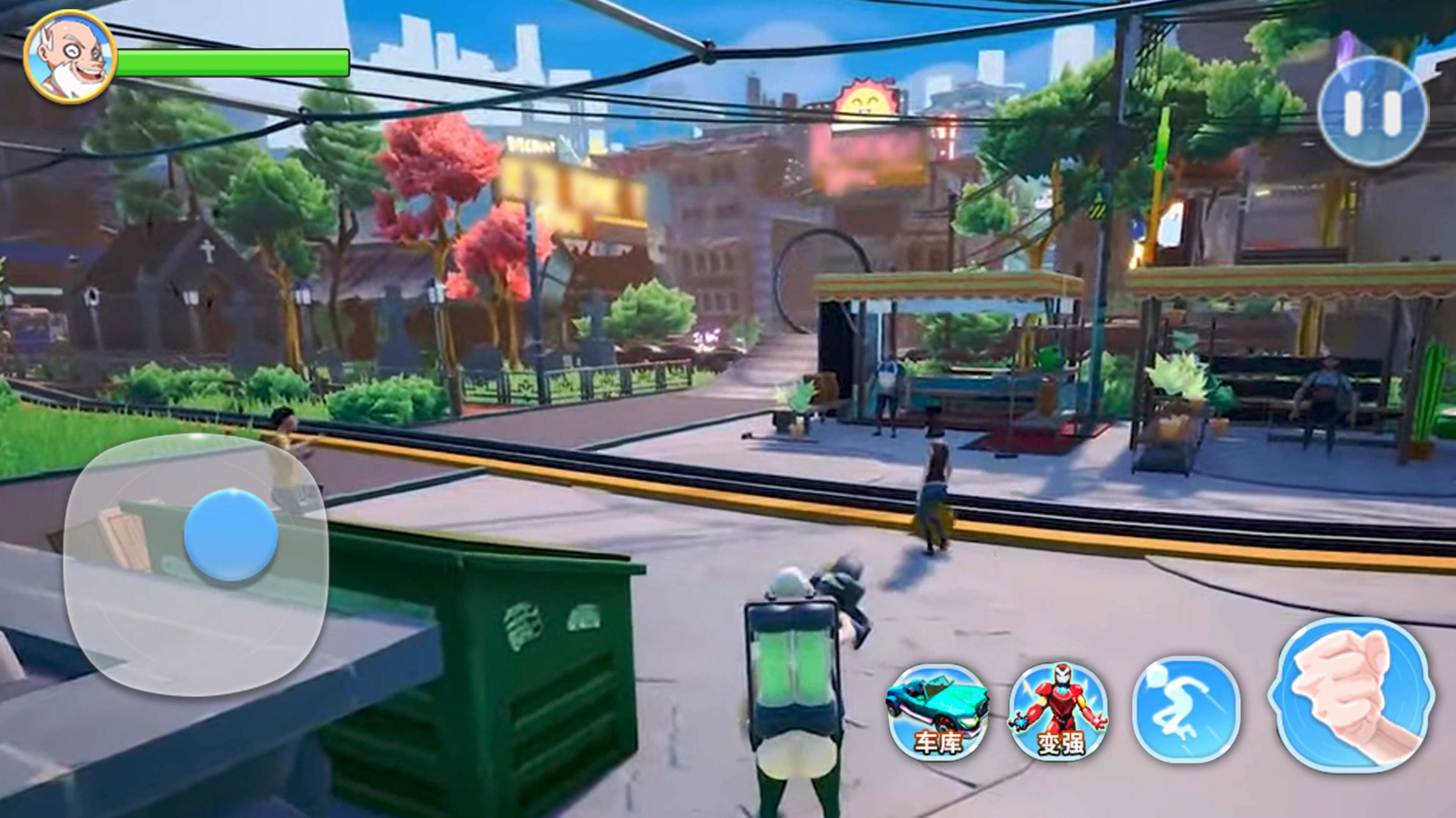Tap the jump action button

coord(1186,710)
